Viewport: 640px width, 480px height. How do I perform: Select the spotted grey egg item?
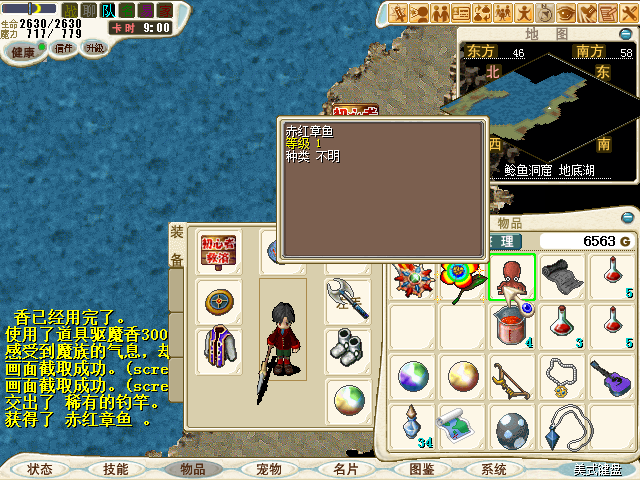512,428
